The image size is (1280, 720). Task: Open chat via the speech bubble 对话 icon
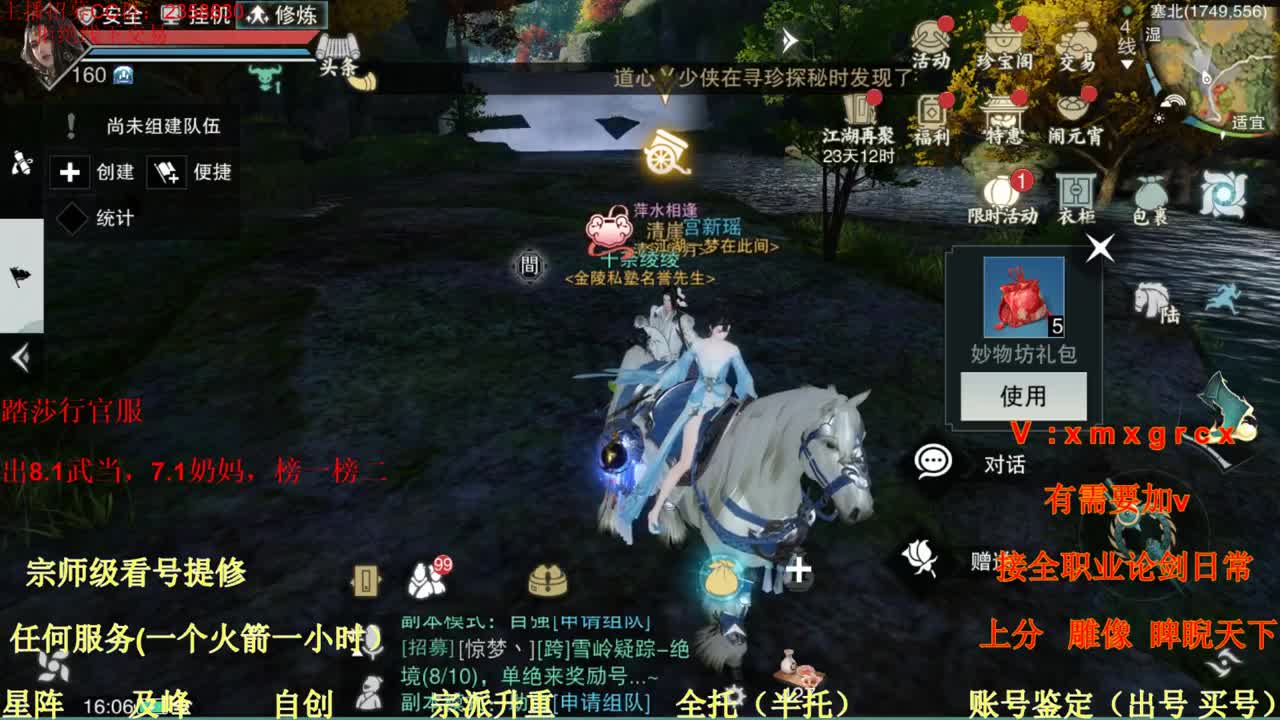tap(934, 460)
